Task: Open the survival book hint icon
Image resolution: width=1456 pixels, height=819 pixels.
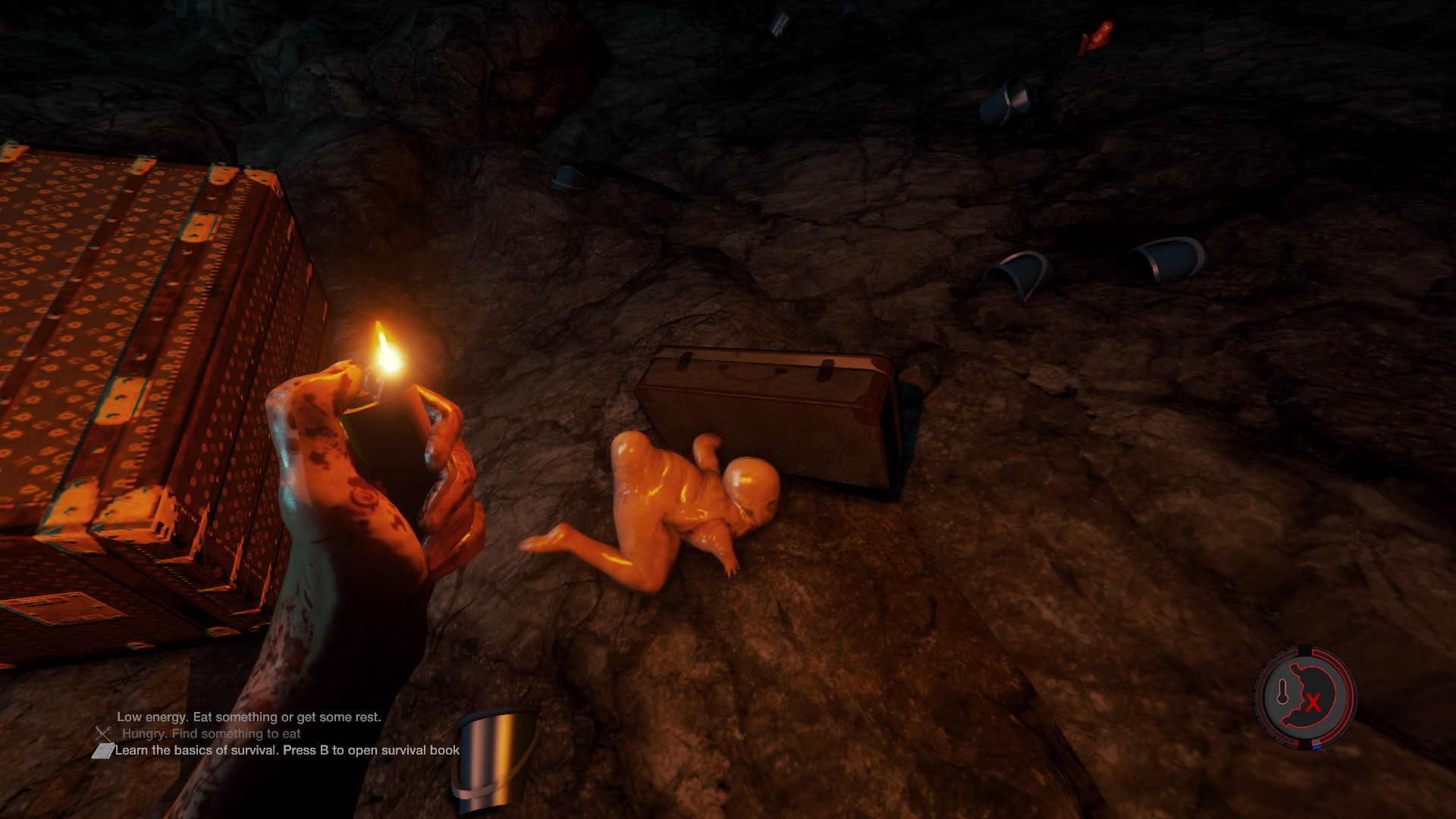Action: (x=102, y=751)
